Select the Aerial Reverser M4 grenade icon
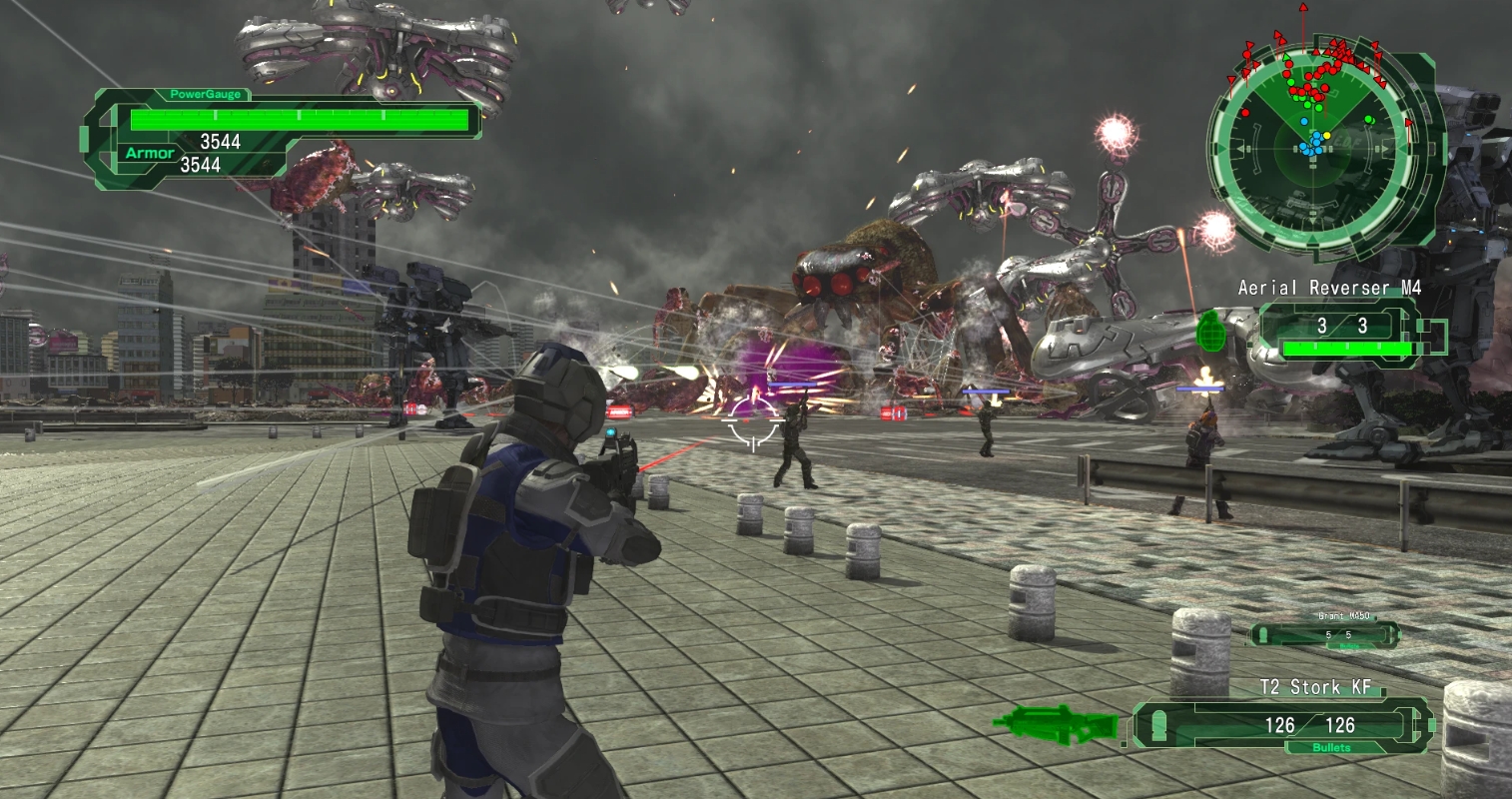The height and width of the screenshot is (799, 1512). (x=1209, y=333)
